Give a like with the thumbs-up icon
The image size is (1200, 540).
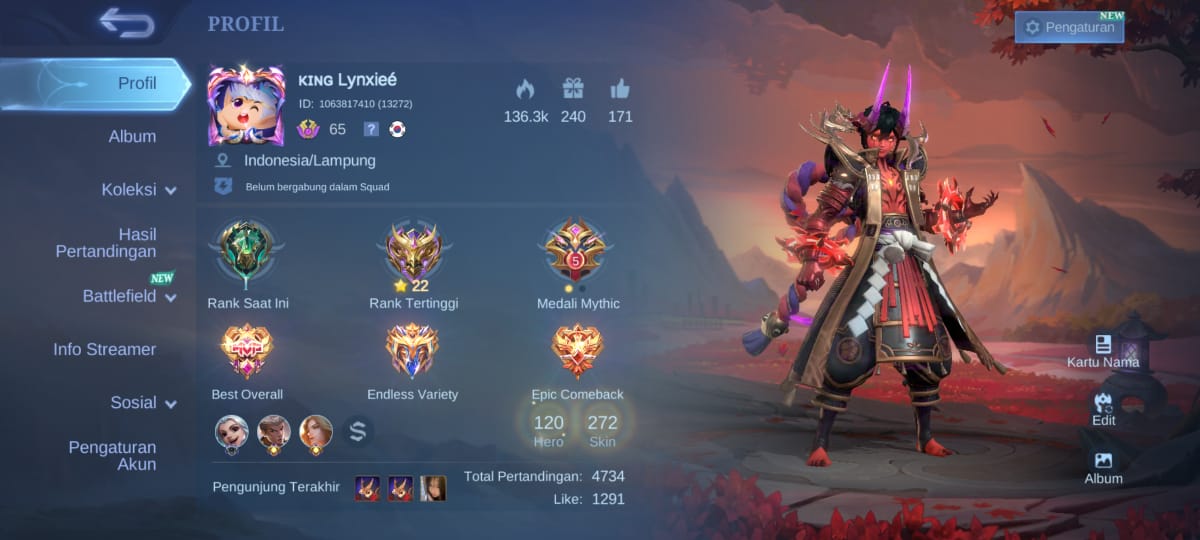[620, 90]
